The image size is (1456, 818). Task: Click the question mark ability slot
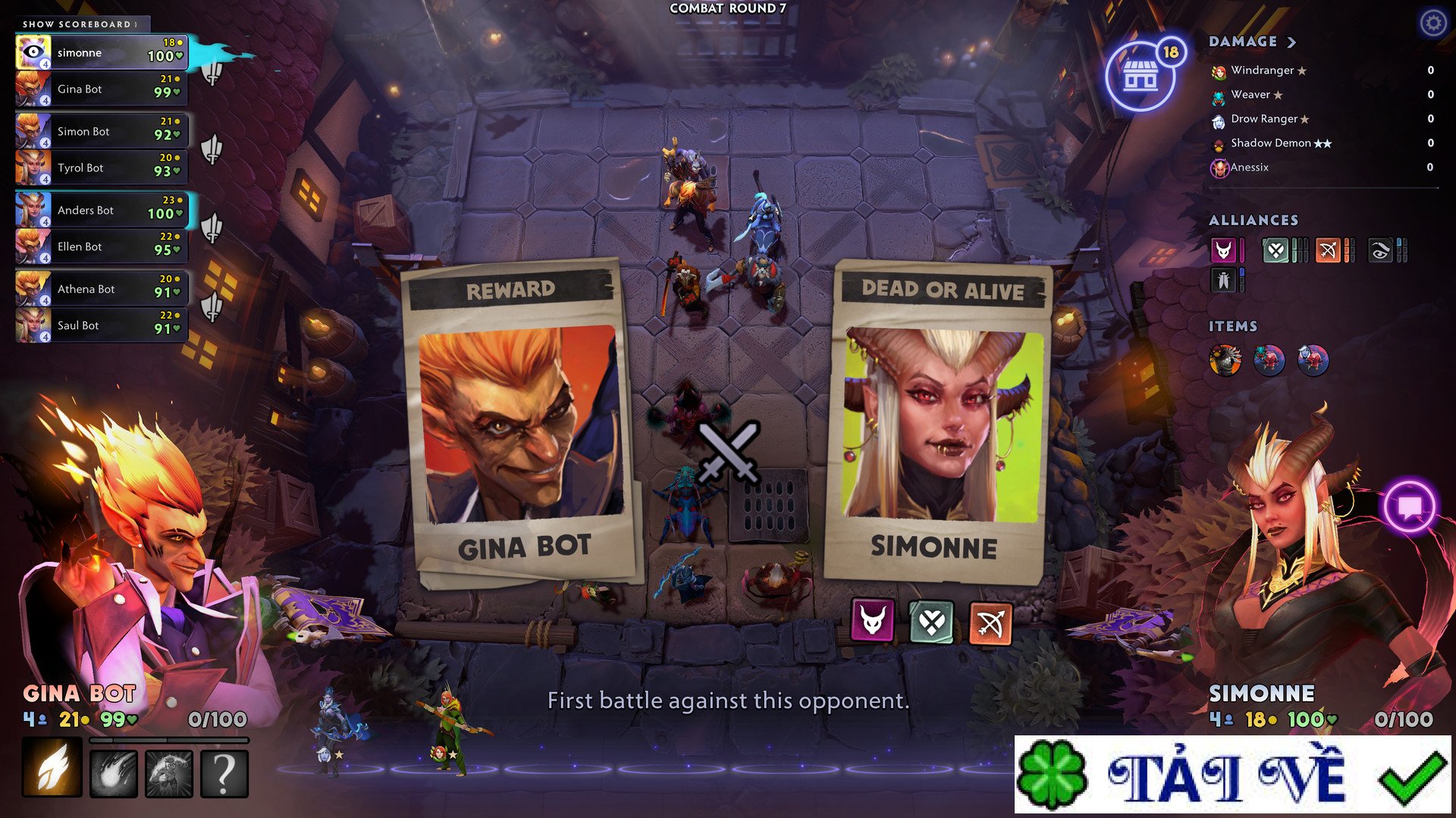pos(224,774)
